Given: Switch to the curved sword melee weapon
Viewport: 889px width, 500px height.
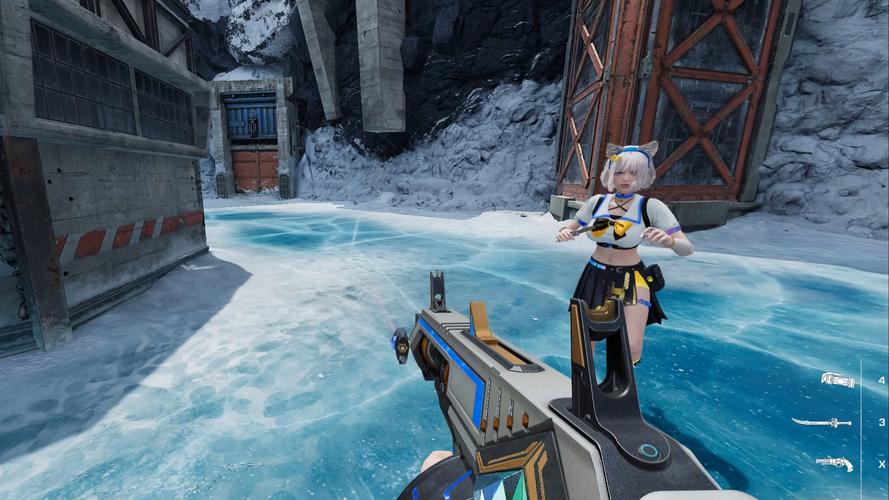Looking at the screenshot, I should [822, 423].
